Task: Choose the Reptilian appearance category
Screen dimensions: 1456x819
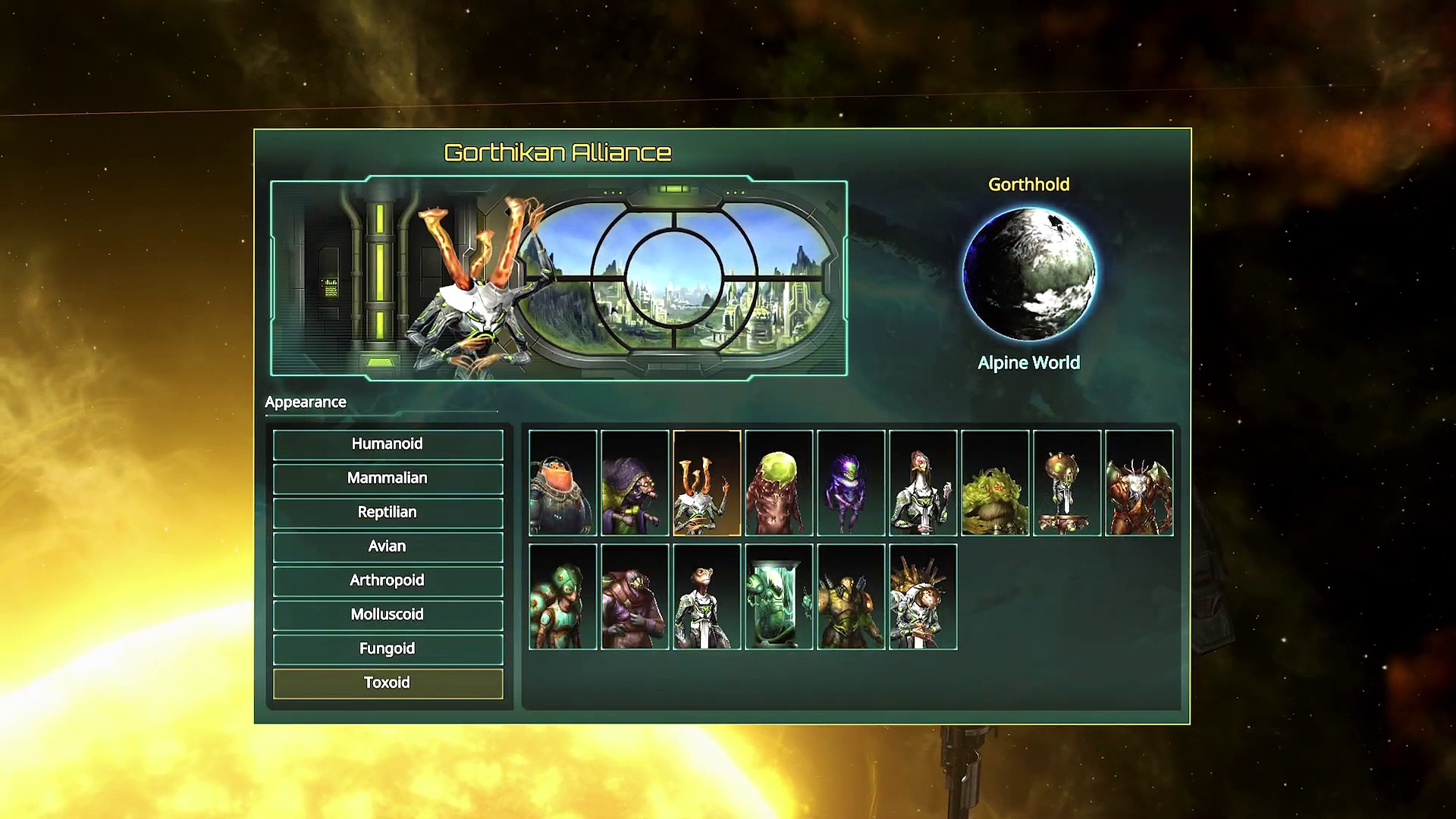Action: [x=388, y=513]
